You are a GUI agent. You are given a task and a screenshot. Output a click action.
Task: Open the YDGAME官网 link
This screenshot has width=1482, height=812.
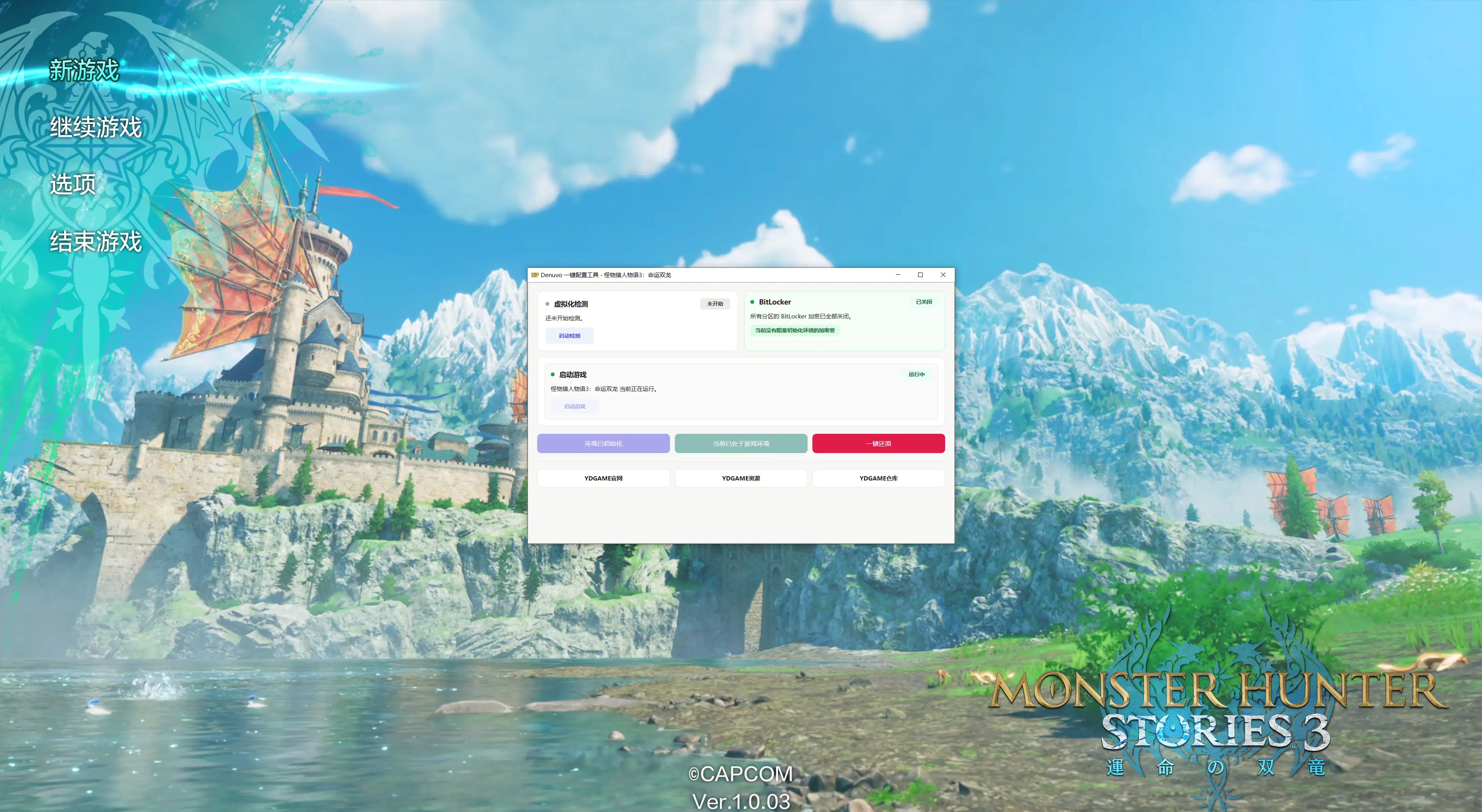603,478
